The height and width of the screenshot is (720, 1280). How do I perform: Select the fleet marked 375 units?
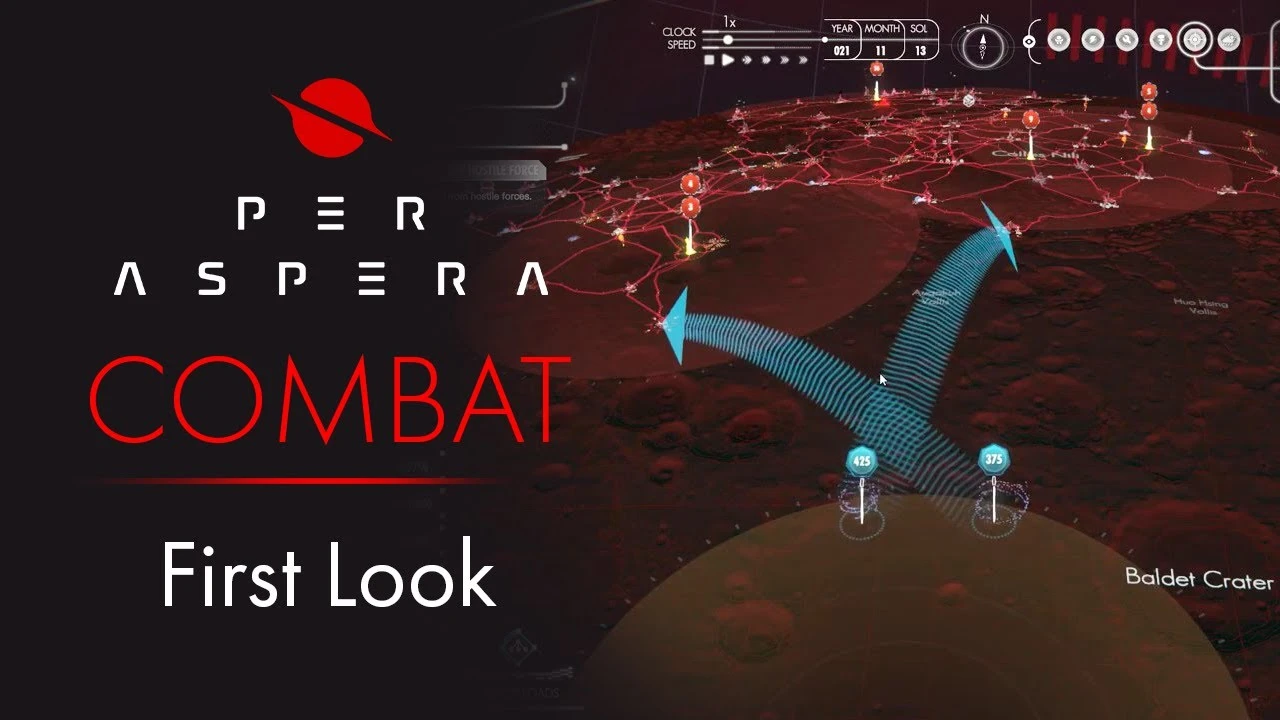[x=993, y=460]
